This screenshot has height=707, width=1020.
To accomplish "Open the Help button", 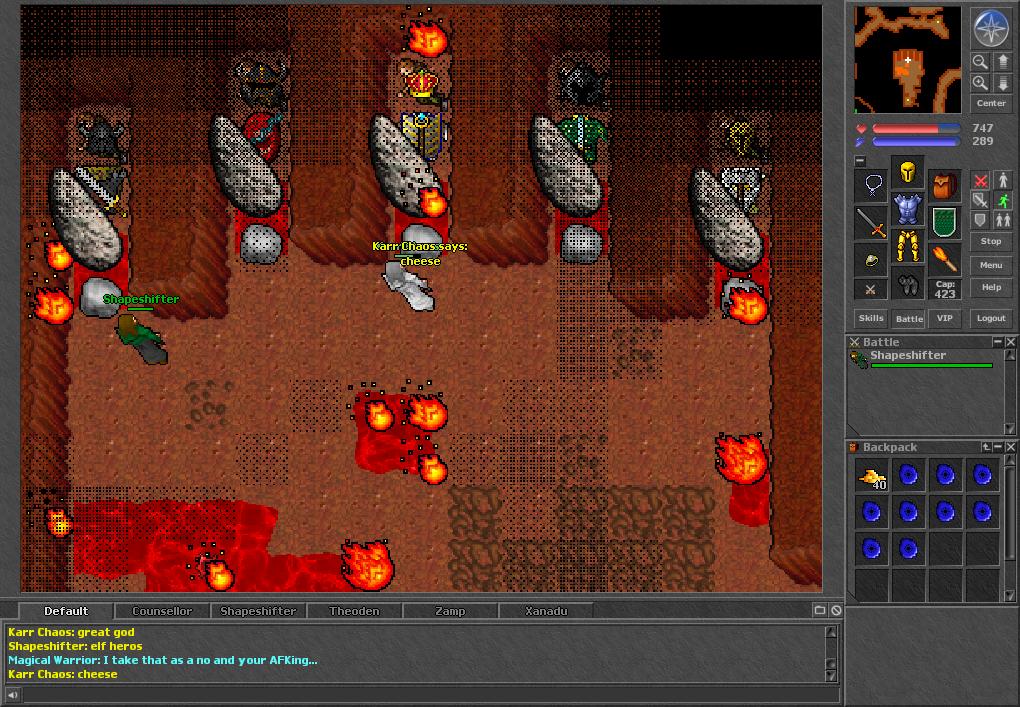I will pyautogui.click(x=991, y=287).
